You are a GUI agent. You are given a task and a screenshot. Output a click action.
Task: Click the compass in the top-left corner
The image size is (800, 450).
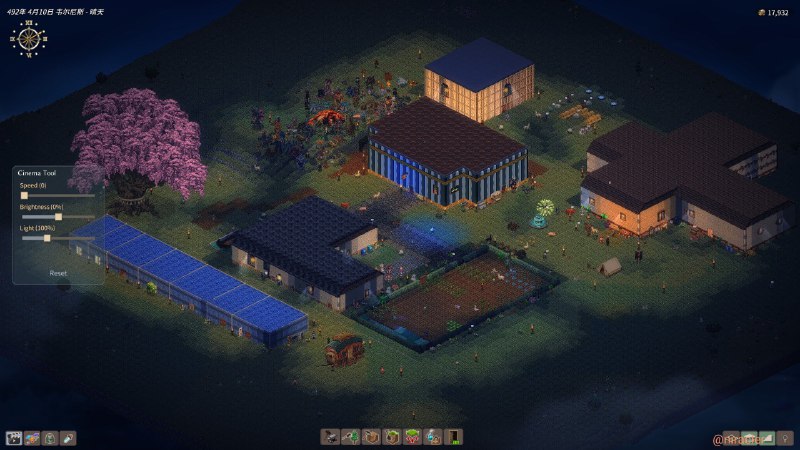click(29, 39)
